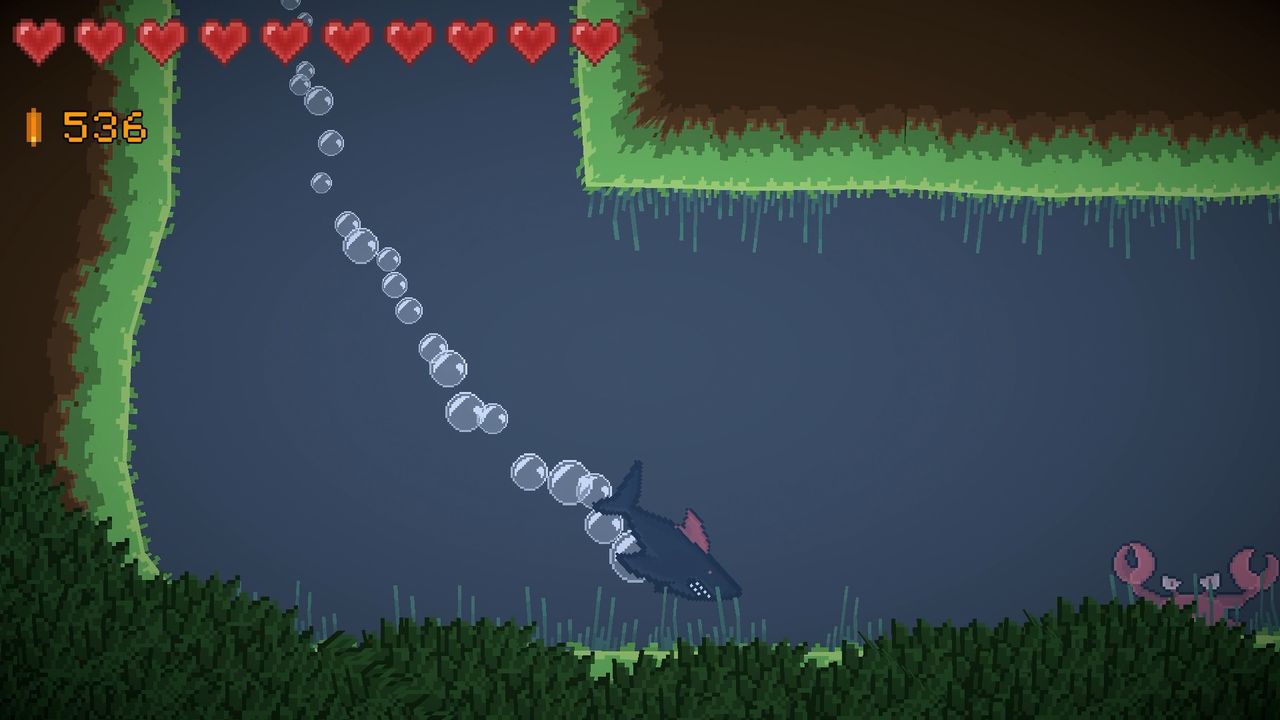Click the hanging seaweed under the top platform

click(x=800, y=225)
